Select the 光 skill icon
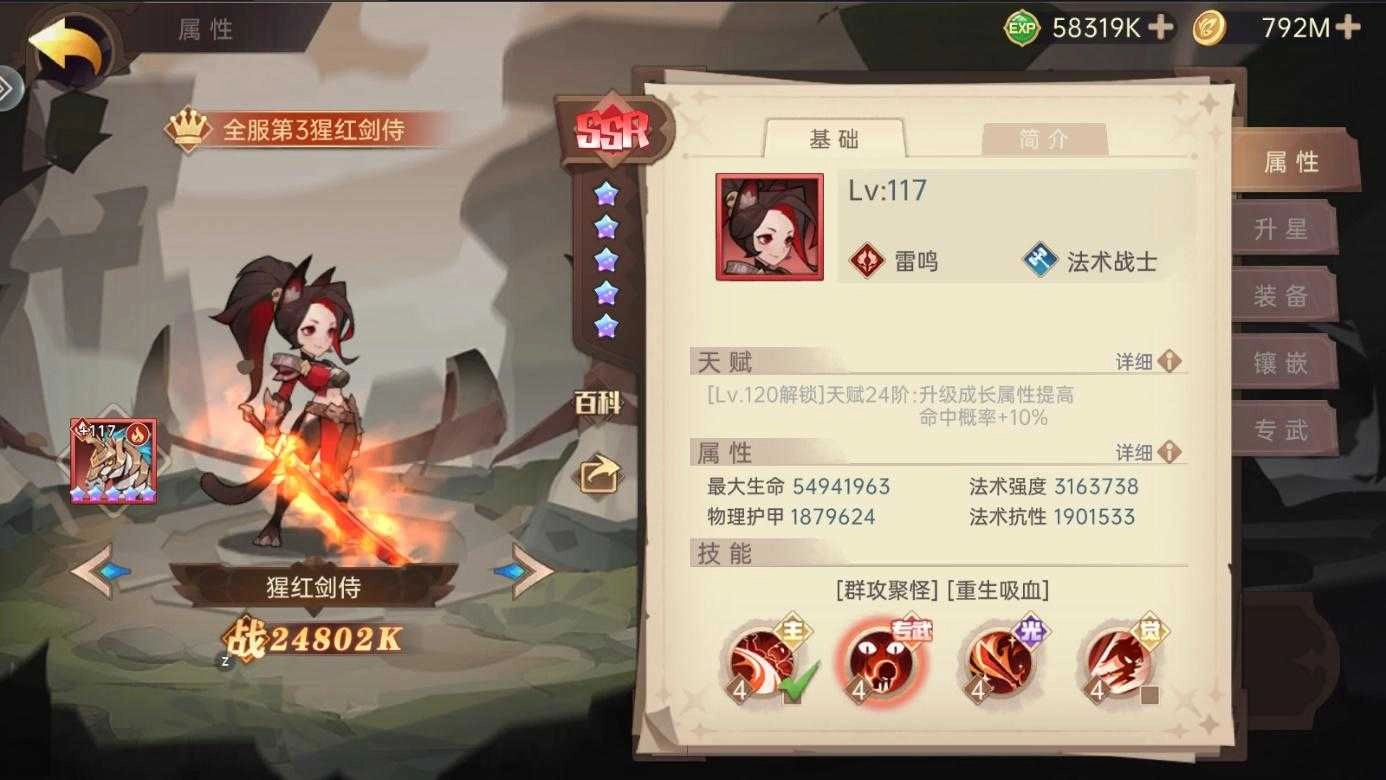The height and width of the screenshot is (780, 1386). (1003, 662)
